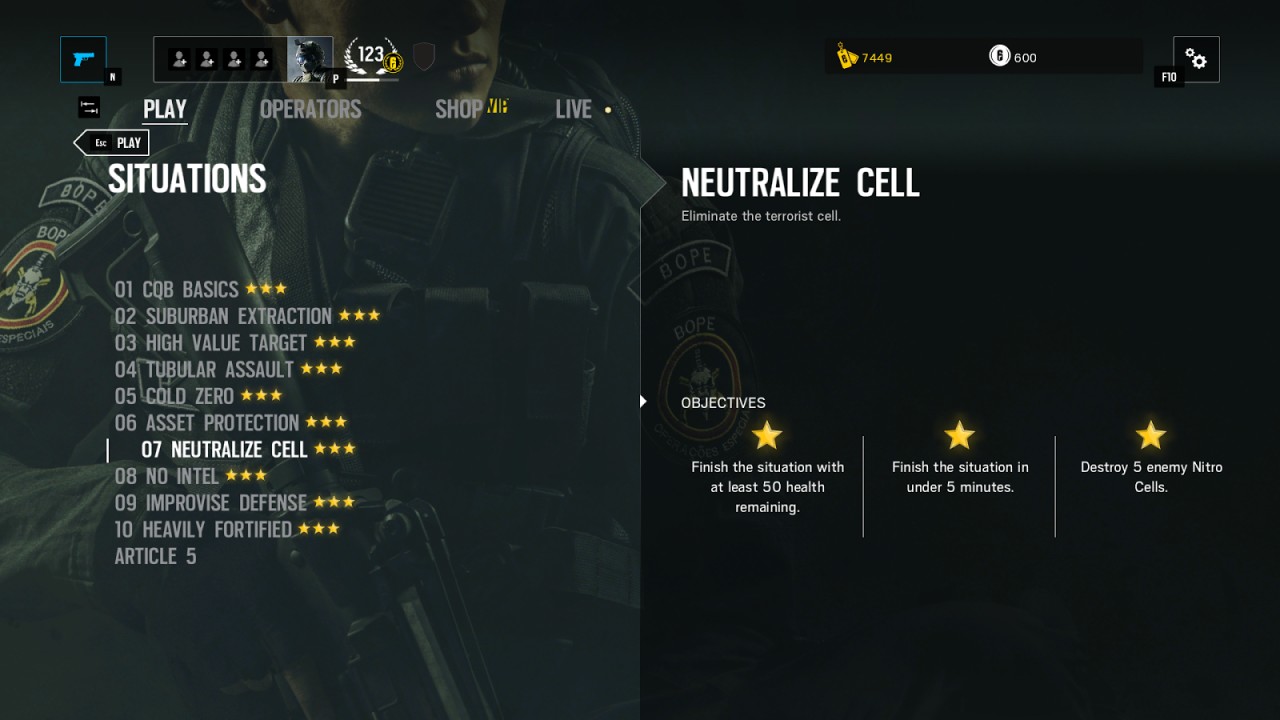Open the Article 5 situation

point(155,557)
